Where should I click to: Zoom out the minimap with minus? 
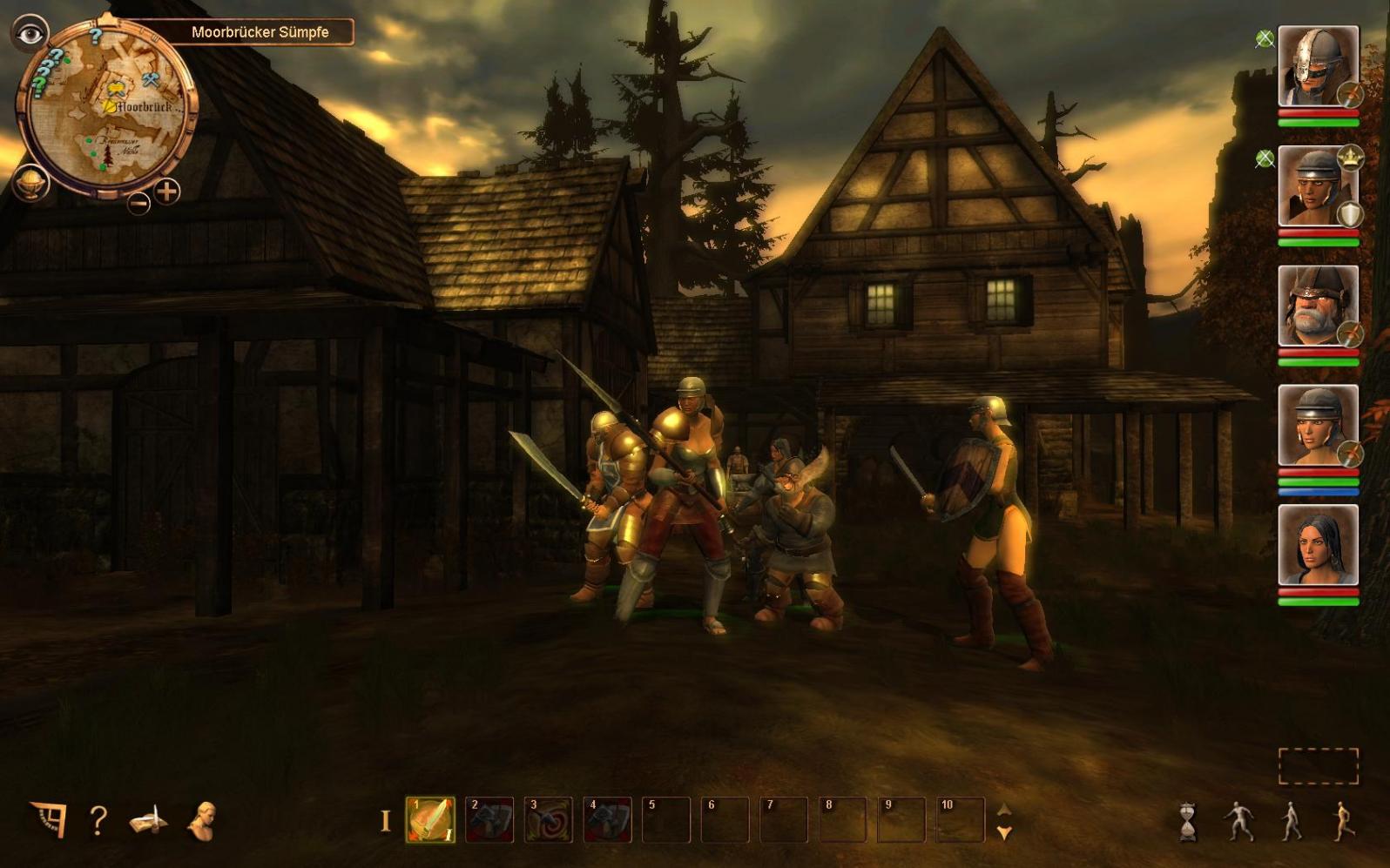point(138,204)
